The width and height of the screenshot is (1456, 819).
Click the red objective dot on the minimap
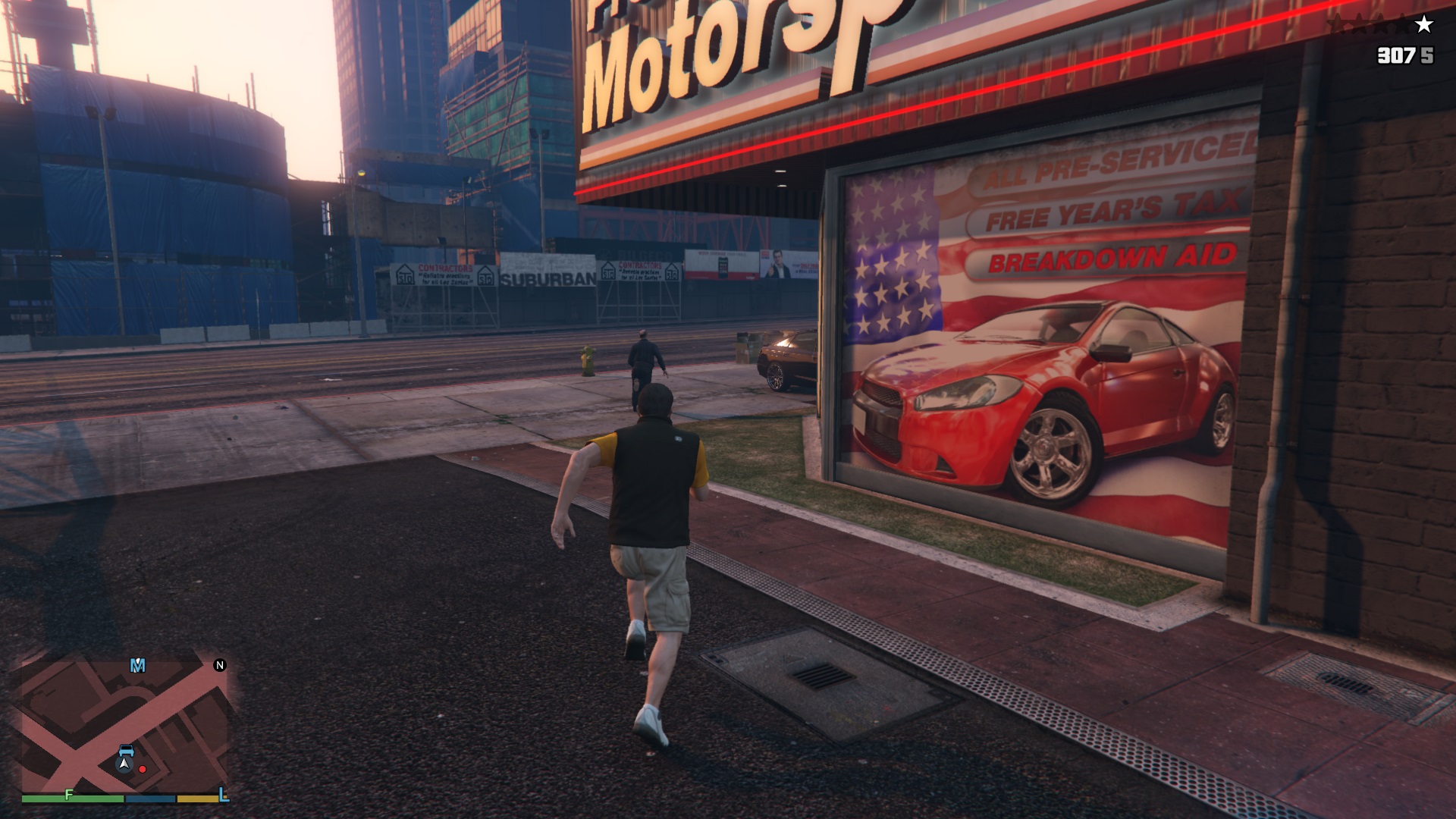click(142, 768)
